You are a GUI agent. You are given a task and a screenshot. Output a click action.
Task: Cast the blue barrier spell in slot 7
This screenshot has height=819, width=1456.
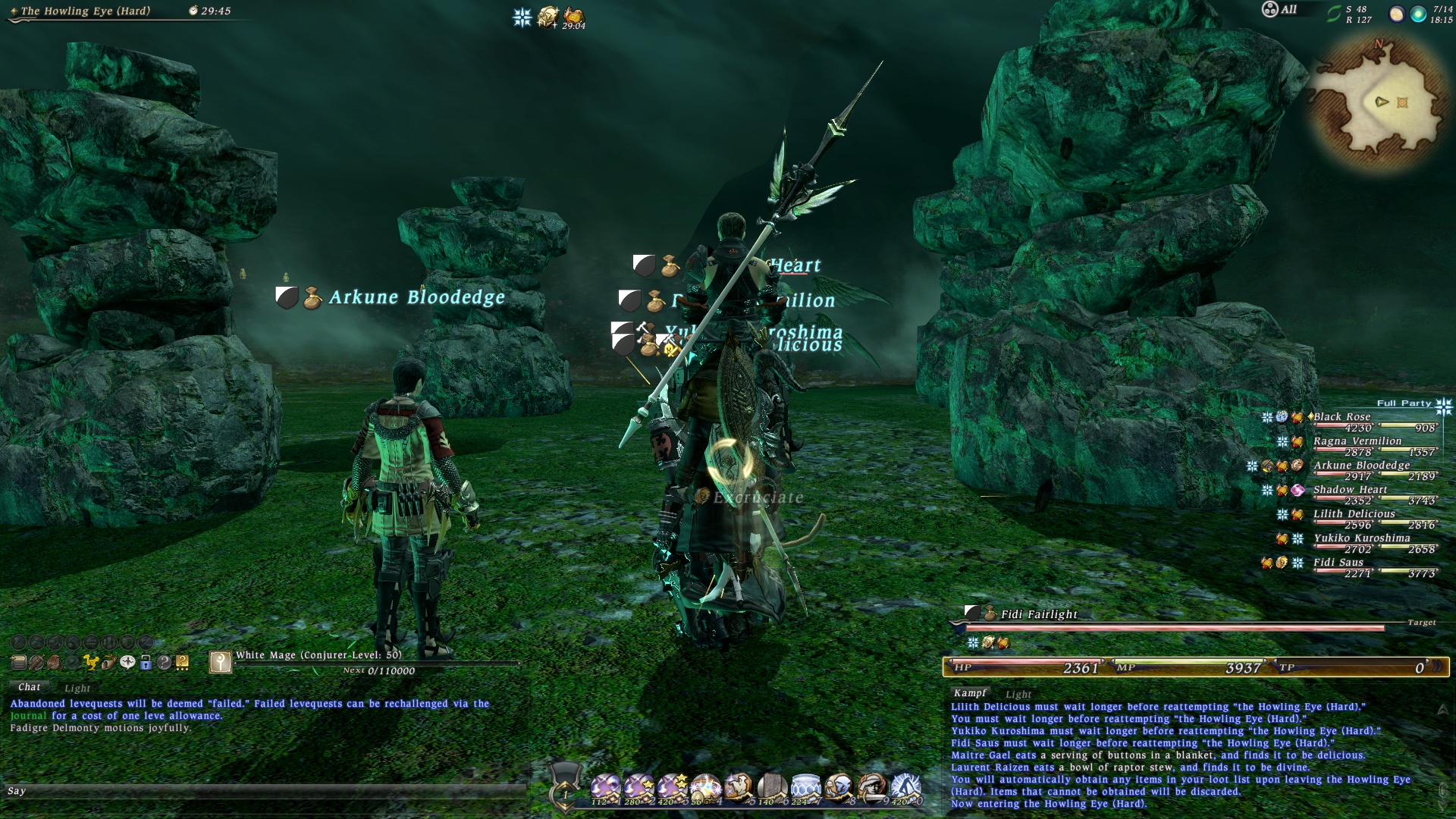[x=805, y=789]
